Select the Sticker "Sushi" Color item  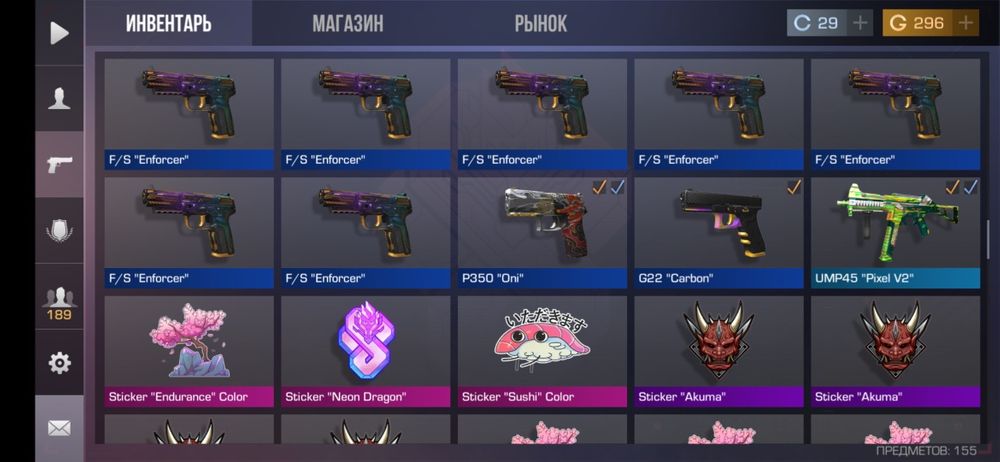[542, 350]
